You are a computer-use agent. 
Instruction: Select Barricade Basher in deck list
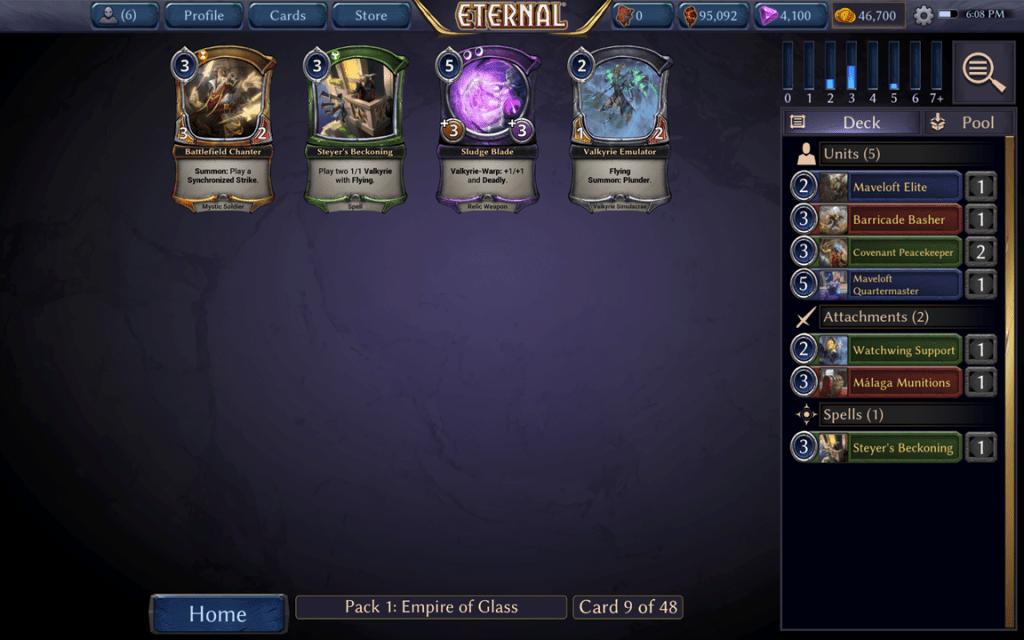(889, 220)
